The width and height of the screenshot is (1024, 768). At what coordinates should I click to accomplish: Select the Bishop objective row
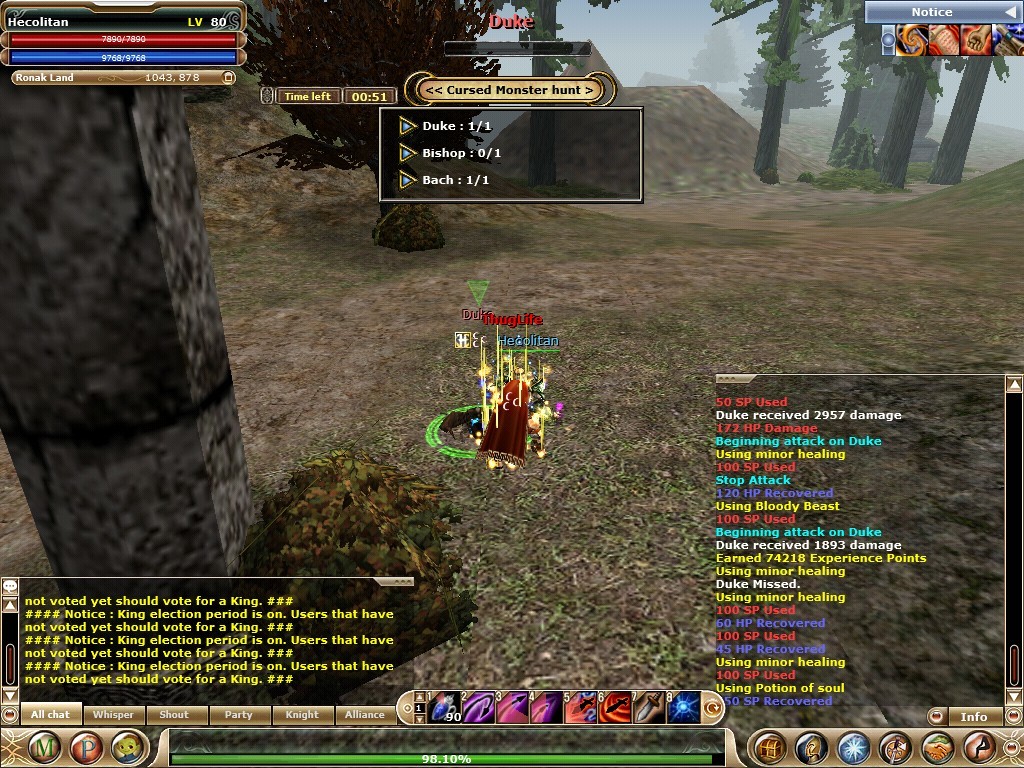[x=462, y=153]
